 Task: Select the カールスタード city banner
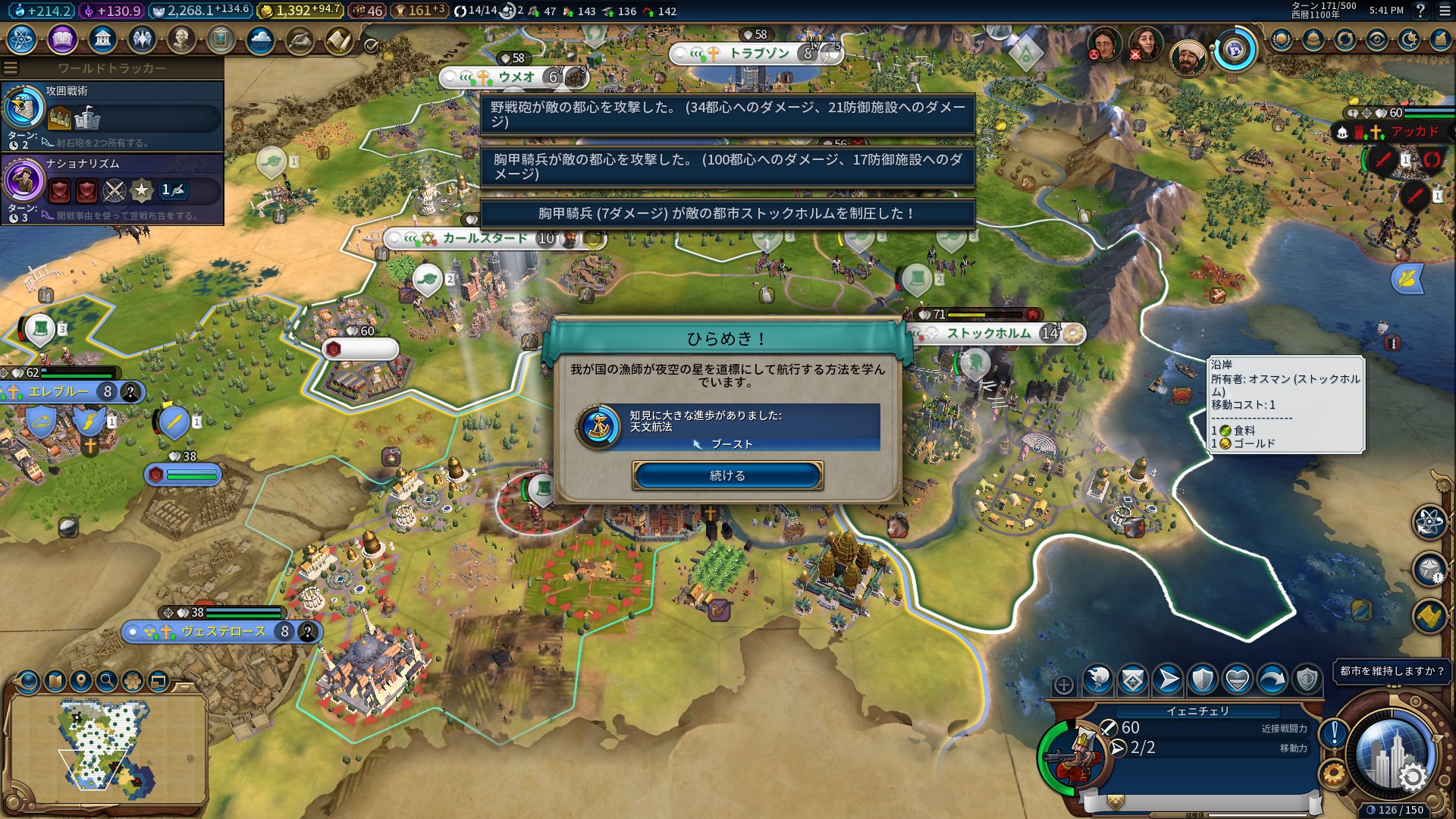coord(485,239)
